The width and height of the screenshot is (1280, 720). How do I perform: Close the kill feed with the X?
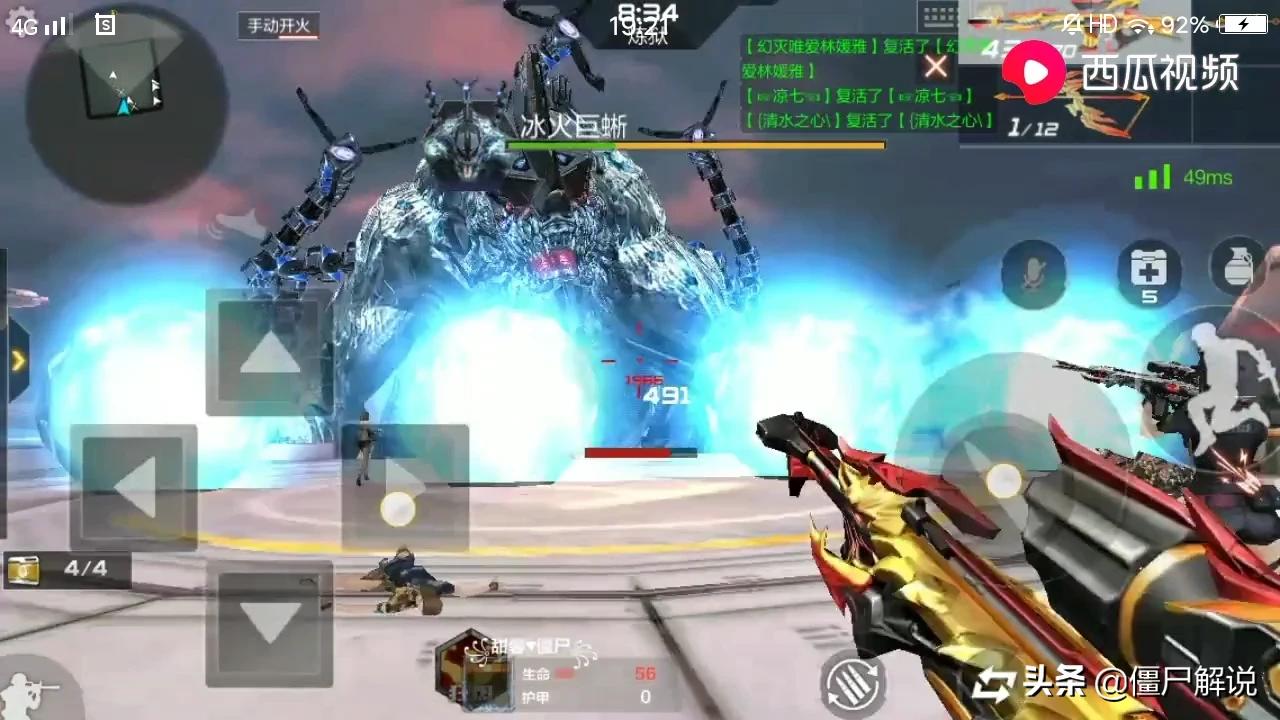tap(936, 67)
